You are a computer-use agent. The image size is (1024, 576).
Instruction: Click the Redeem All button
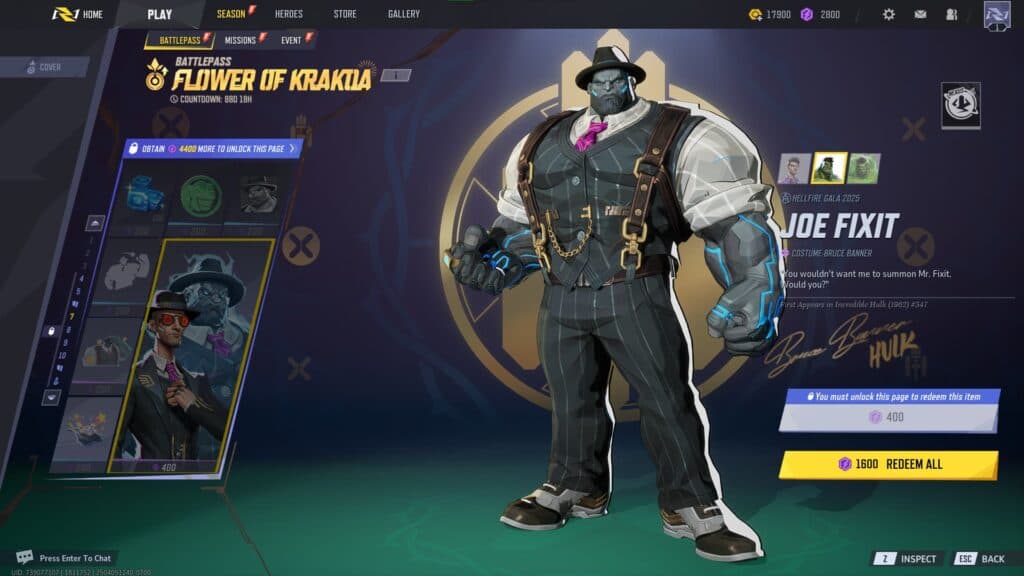point(888,464)
